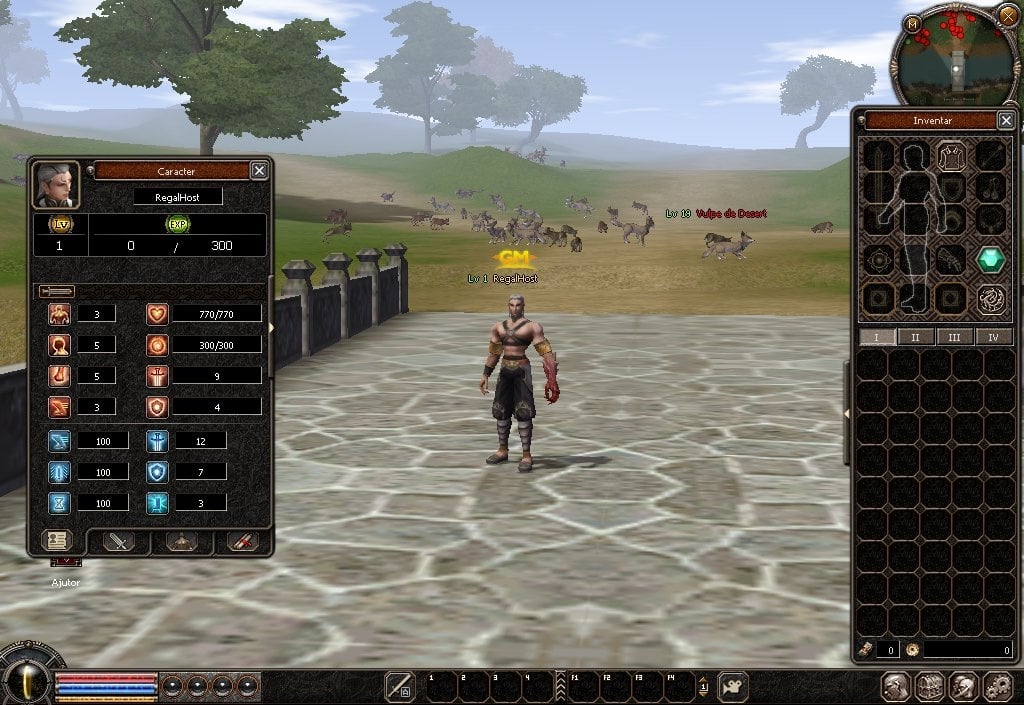Open the chest icon in bottom-right toolbar
The height and width of the screenshot is (705, 1024).
point(930,687)
